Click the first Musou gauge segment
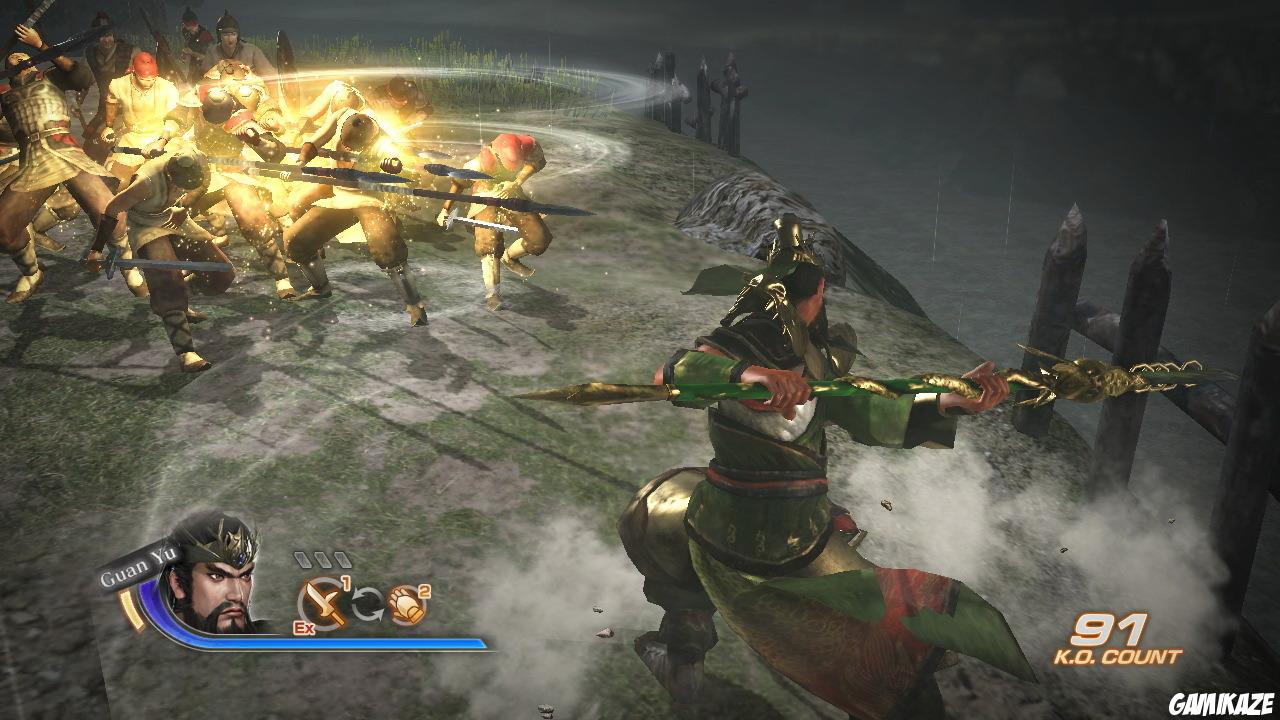1280x720 pixels. (x=303, y=561)
